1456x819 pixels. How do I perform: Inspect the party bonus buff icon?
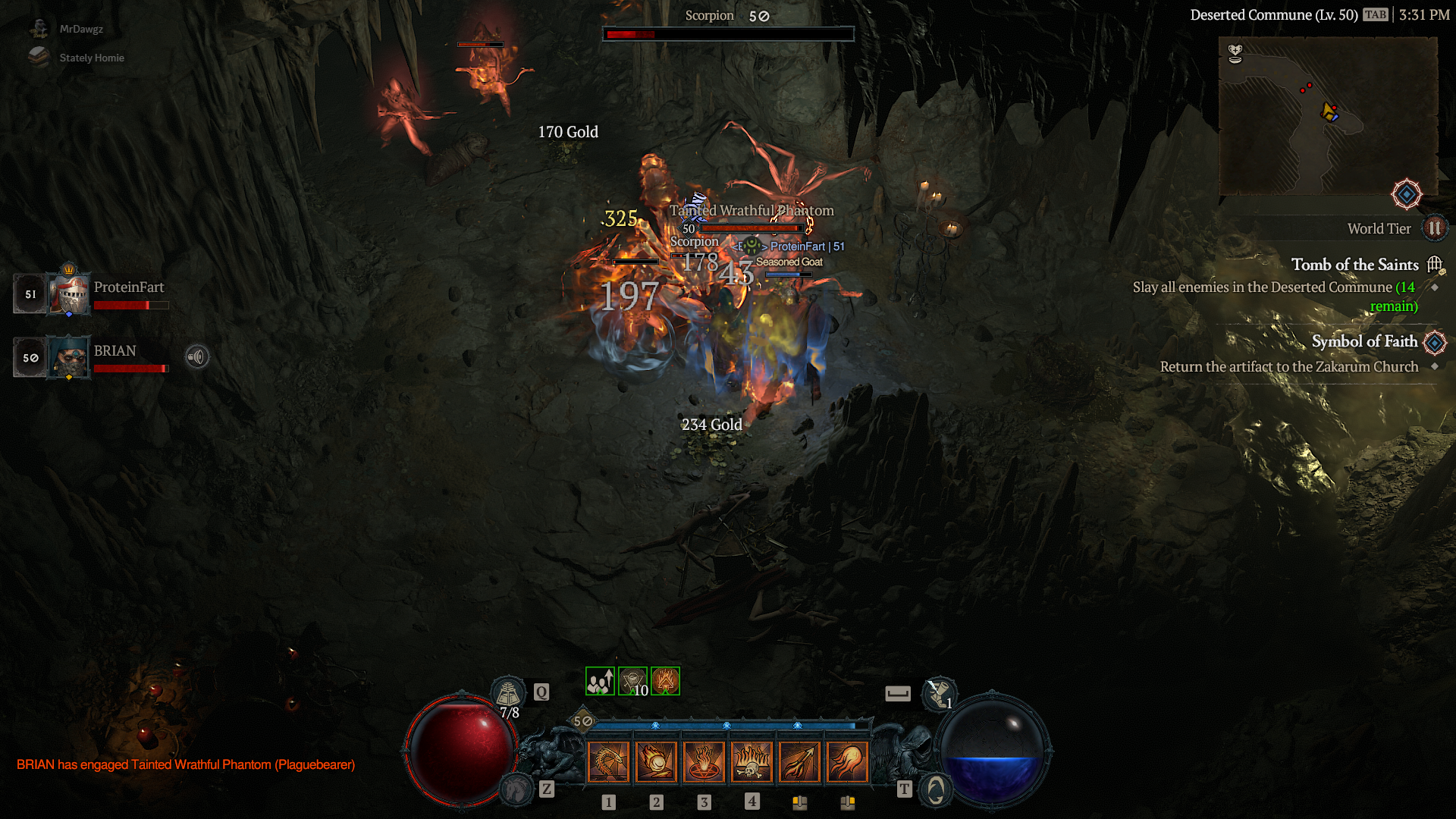(x=600, y=681)
